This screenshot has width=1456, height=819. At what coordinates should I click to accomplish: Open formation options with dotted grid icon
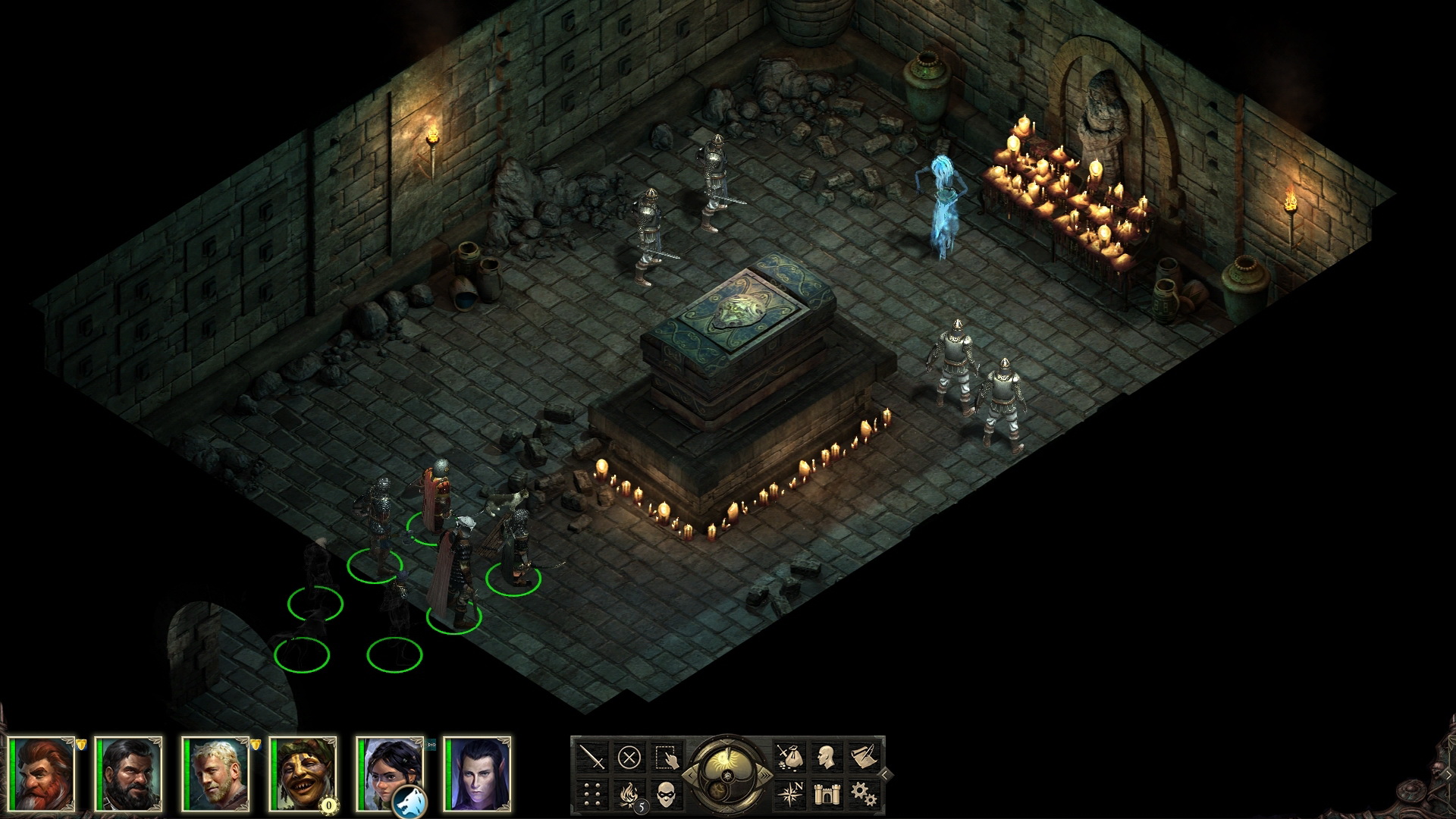tap(591, 795)
